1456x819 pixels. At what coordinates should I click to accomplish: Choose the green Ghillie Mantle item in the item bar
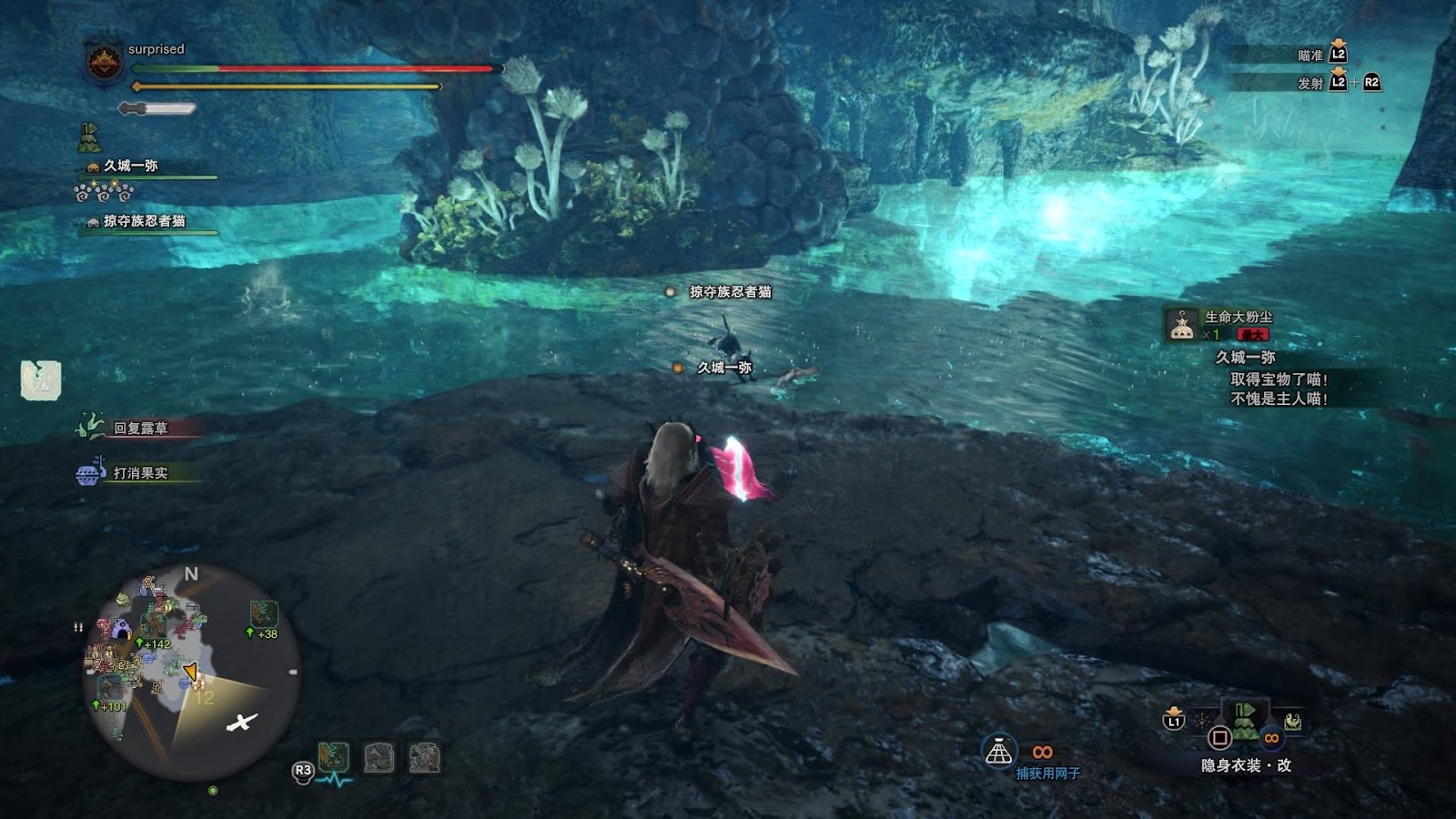click(1245, 721)
